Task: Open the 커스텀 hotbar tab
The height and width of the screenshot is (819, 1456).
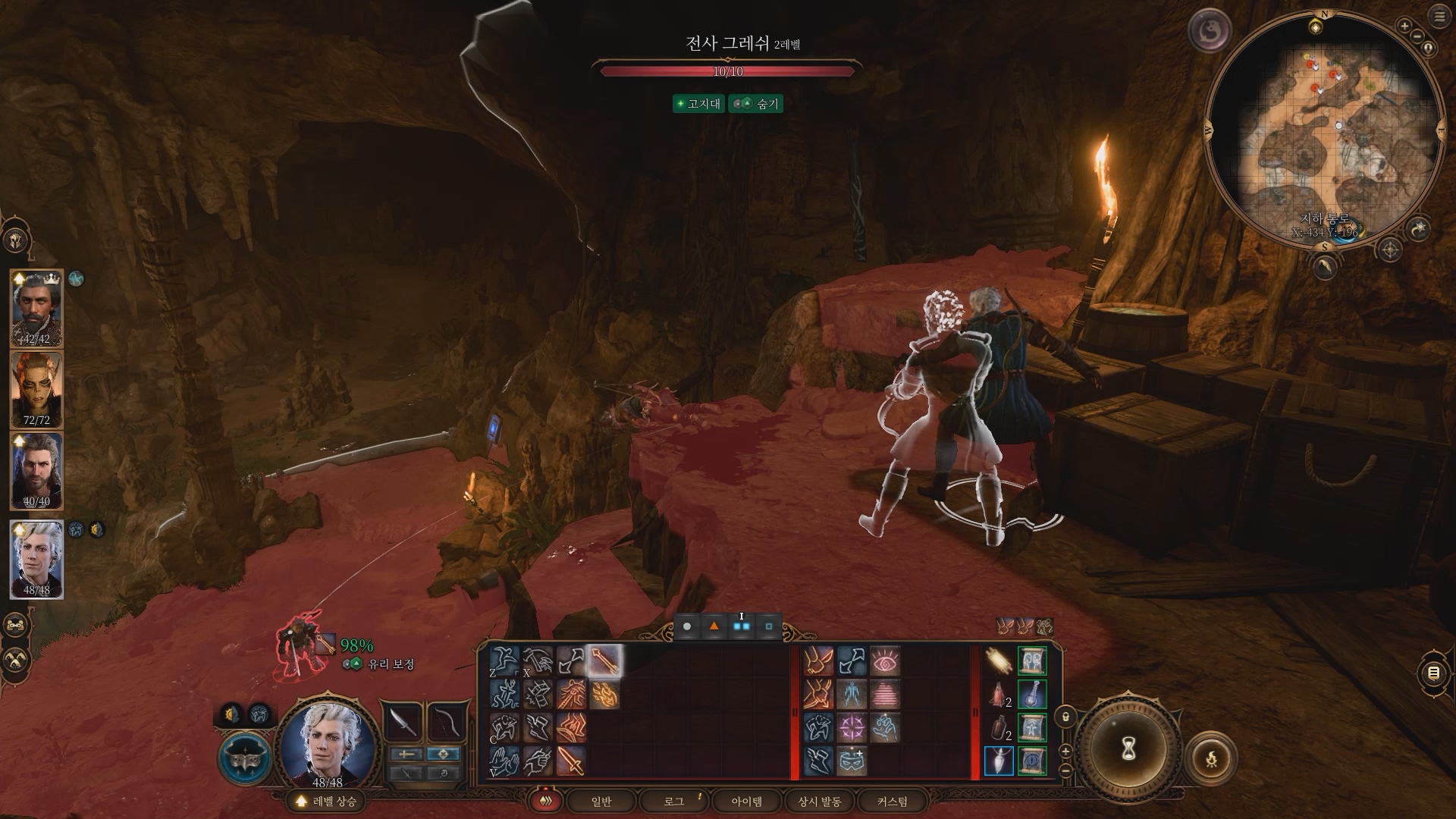Action: pos(892,801)
